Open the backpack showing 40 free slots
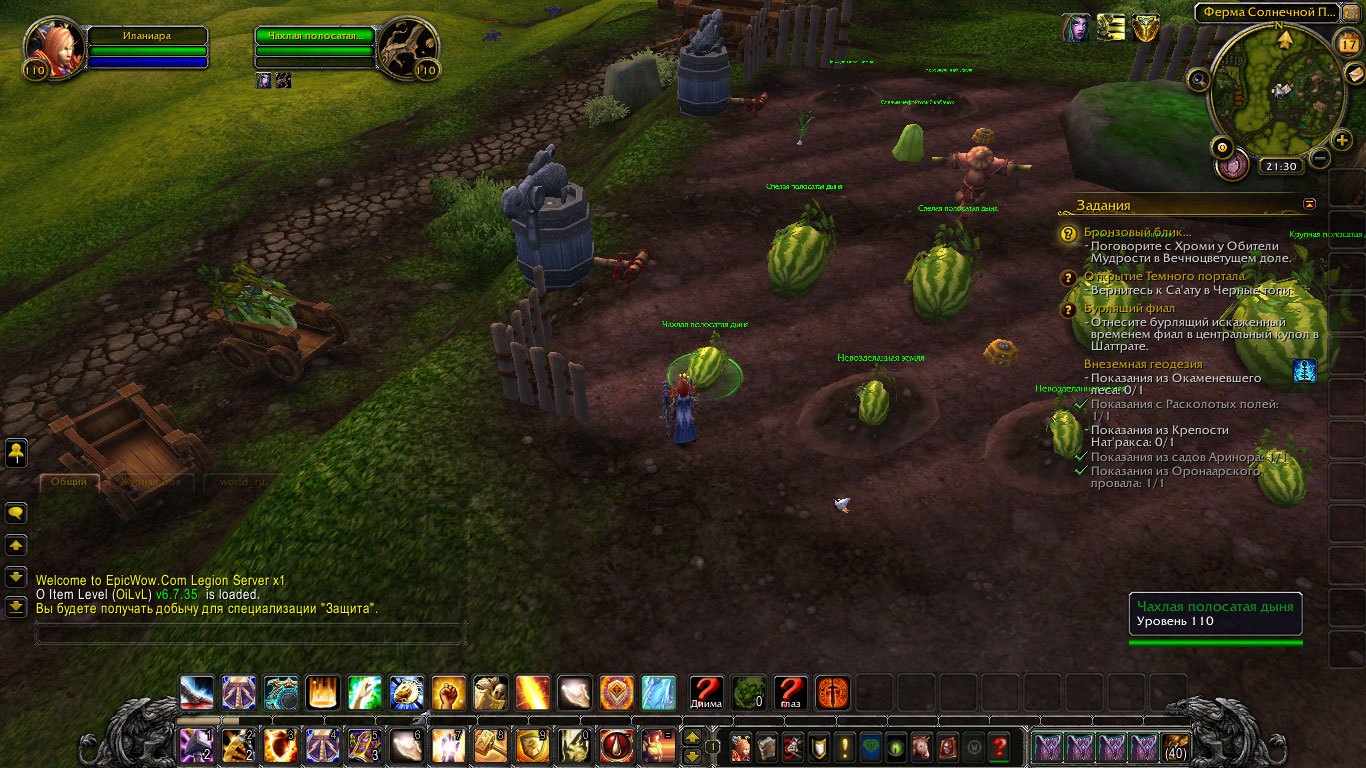1366x768 pixels. pyautogui.click(x=1175, y=746)
